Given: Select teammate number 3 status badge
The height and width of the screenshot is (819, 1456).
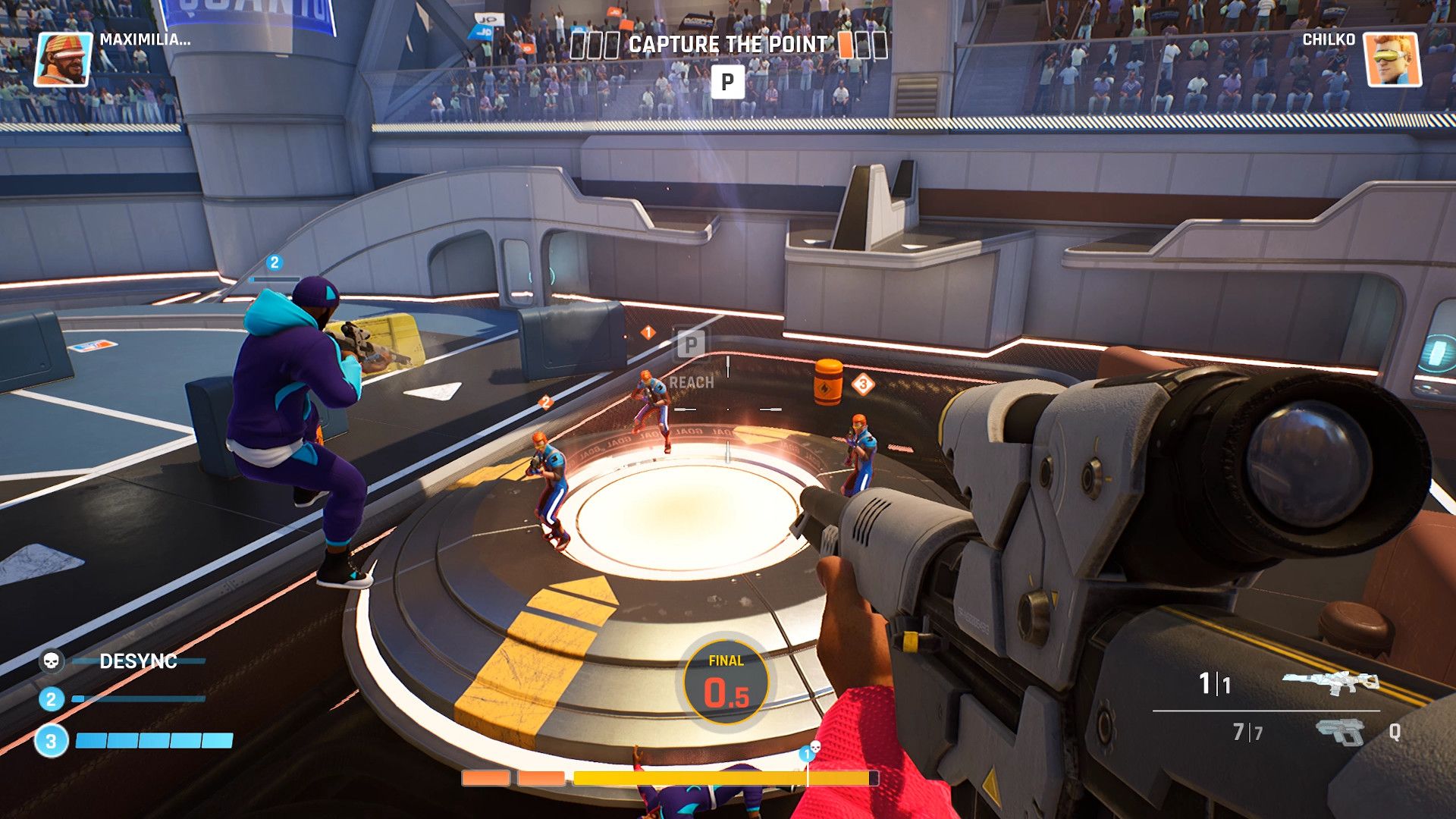Looking at the screenshot, I should pyautogui.click(x=51, y=741).
